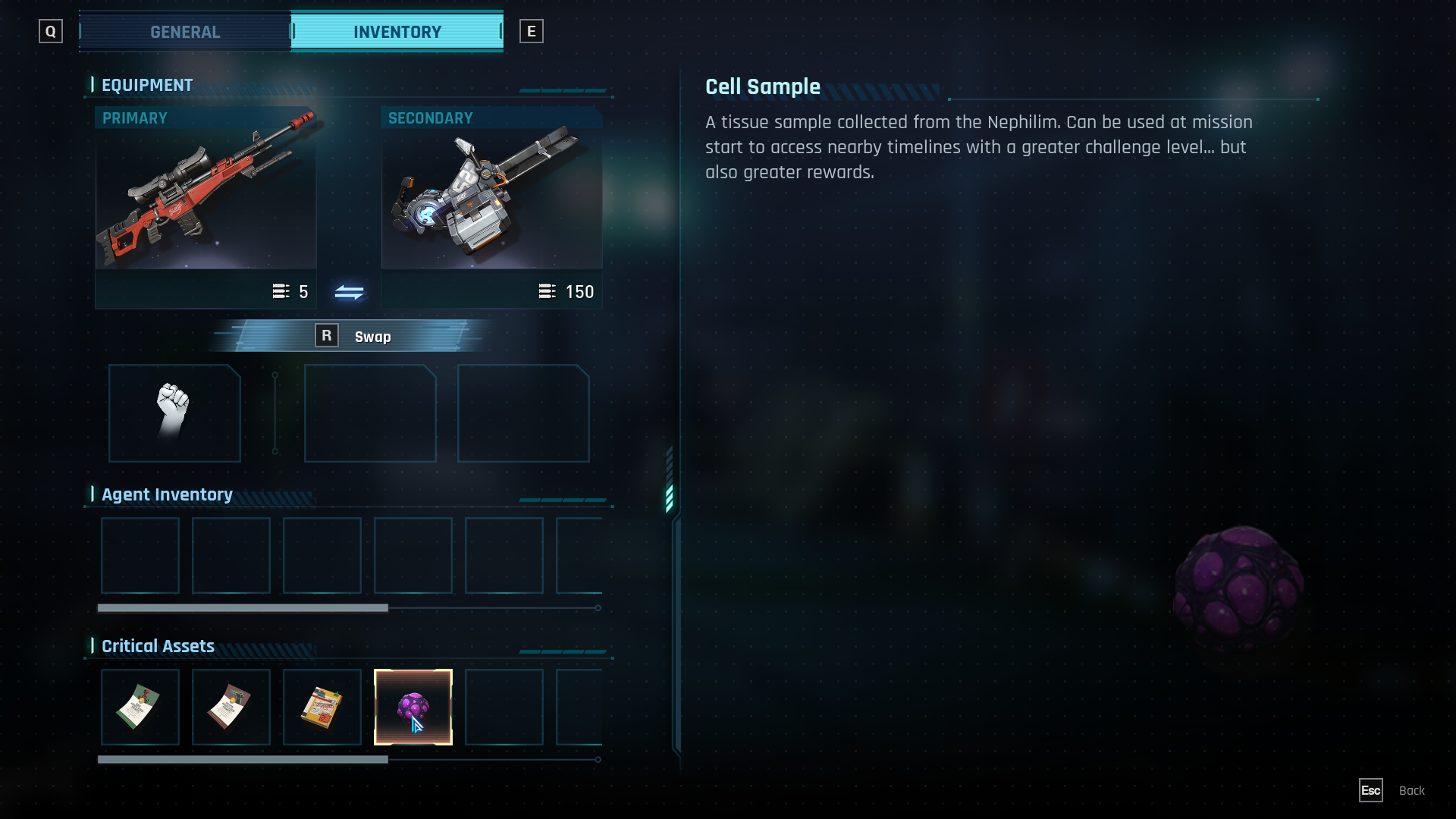This screenshot has height=819, width=1456.
Task: Choose the orange notebook critical asset
Action: 322,707
